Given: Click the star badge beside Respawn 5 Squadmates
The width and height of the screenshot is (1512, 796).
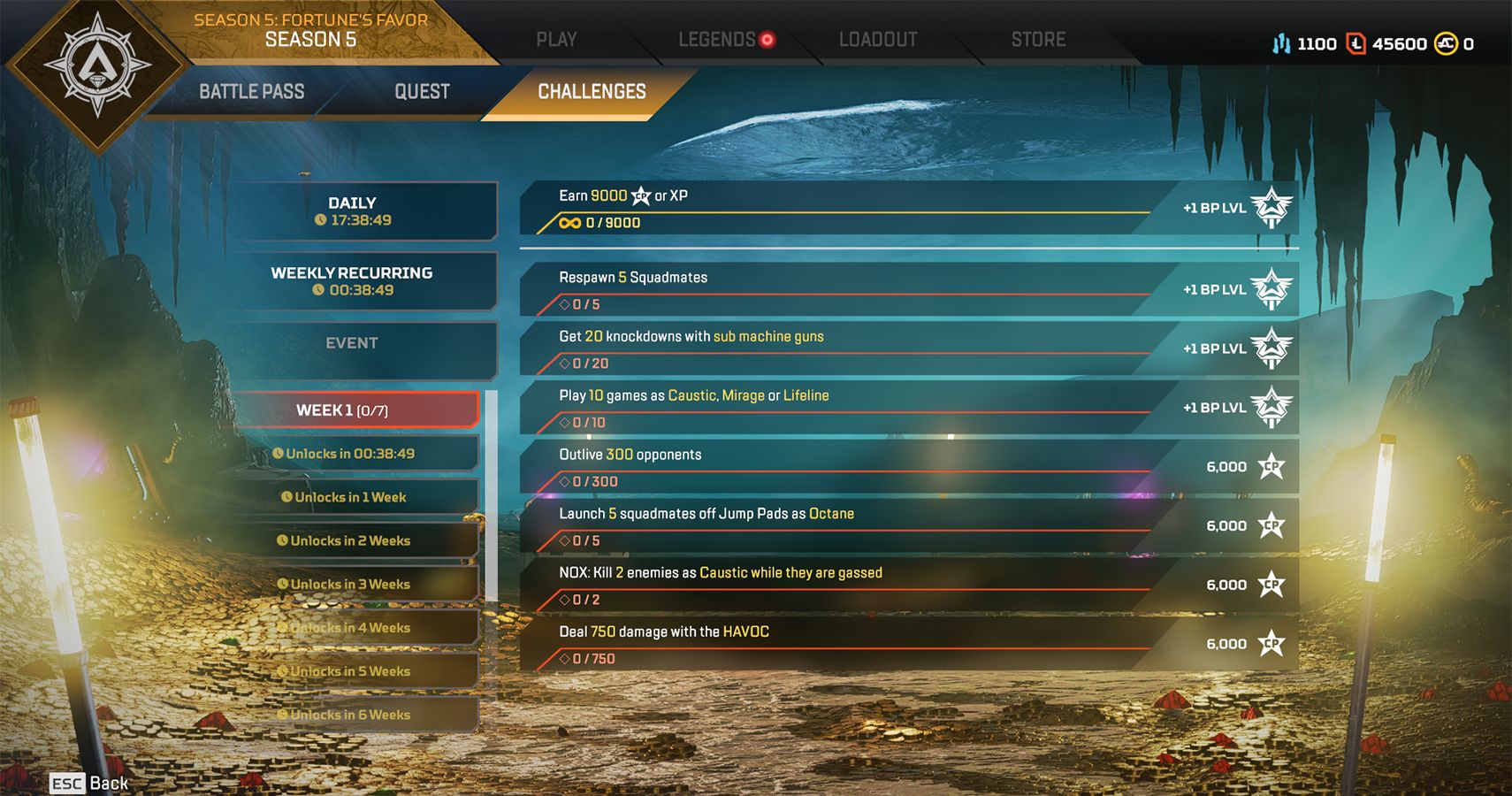Looking at the screenshot, I should click(1271, 289).
